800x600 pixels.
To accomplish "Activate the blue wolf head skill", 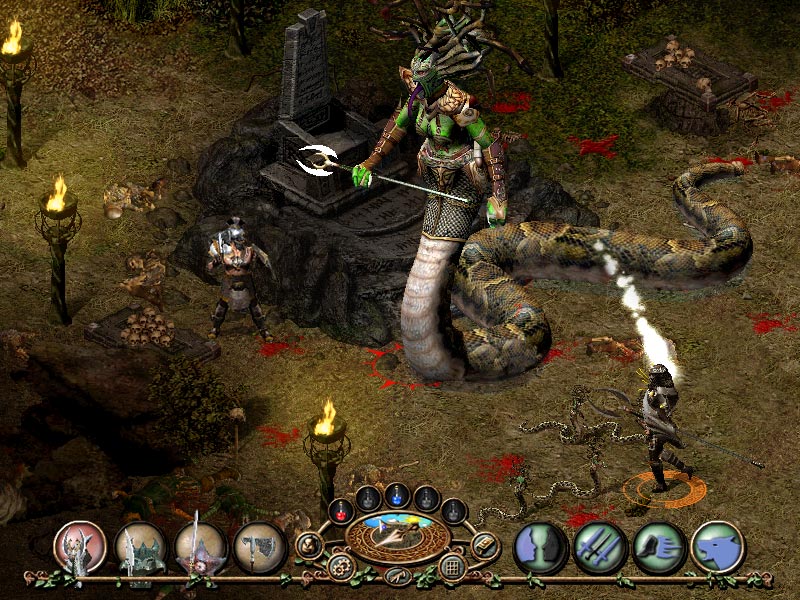I will tap(718, 547).
